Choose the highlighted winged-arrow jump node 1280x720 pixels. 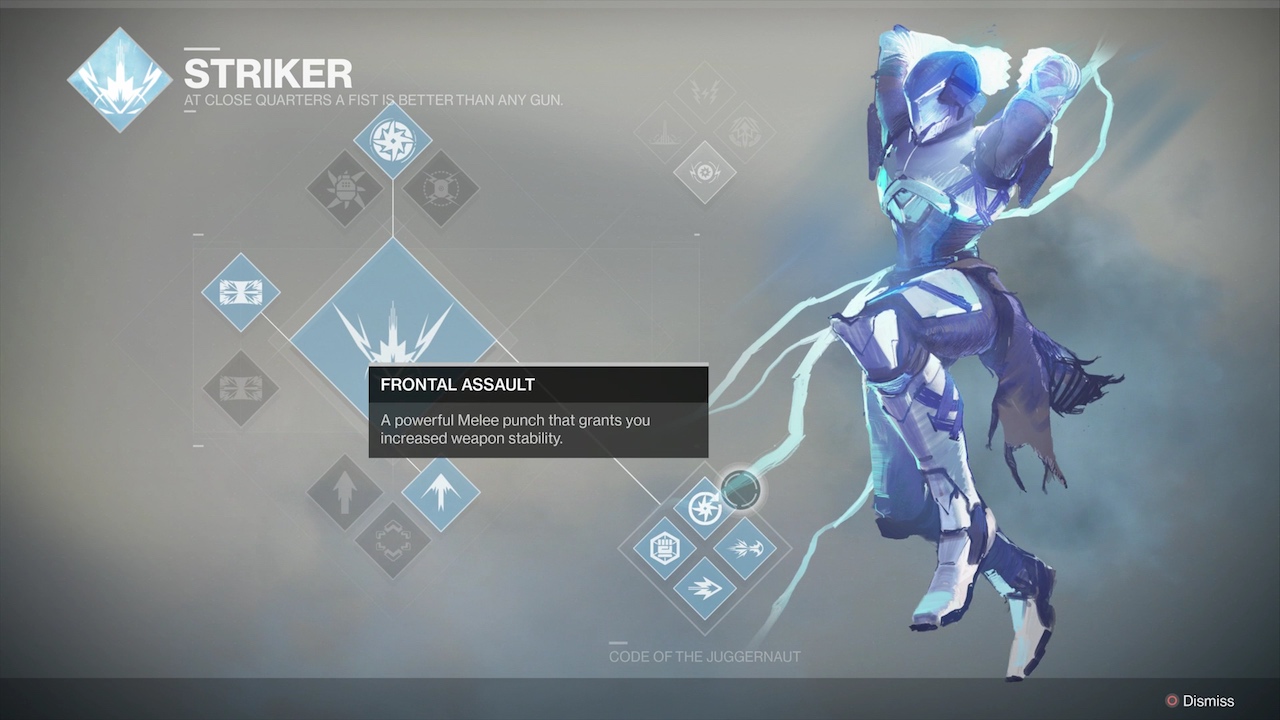(440, 492)
